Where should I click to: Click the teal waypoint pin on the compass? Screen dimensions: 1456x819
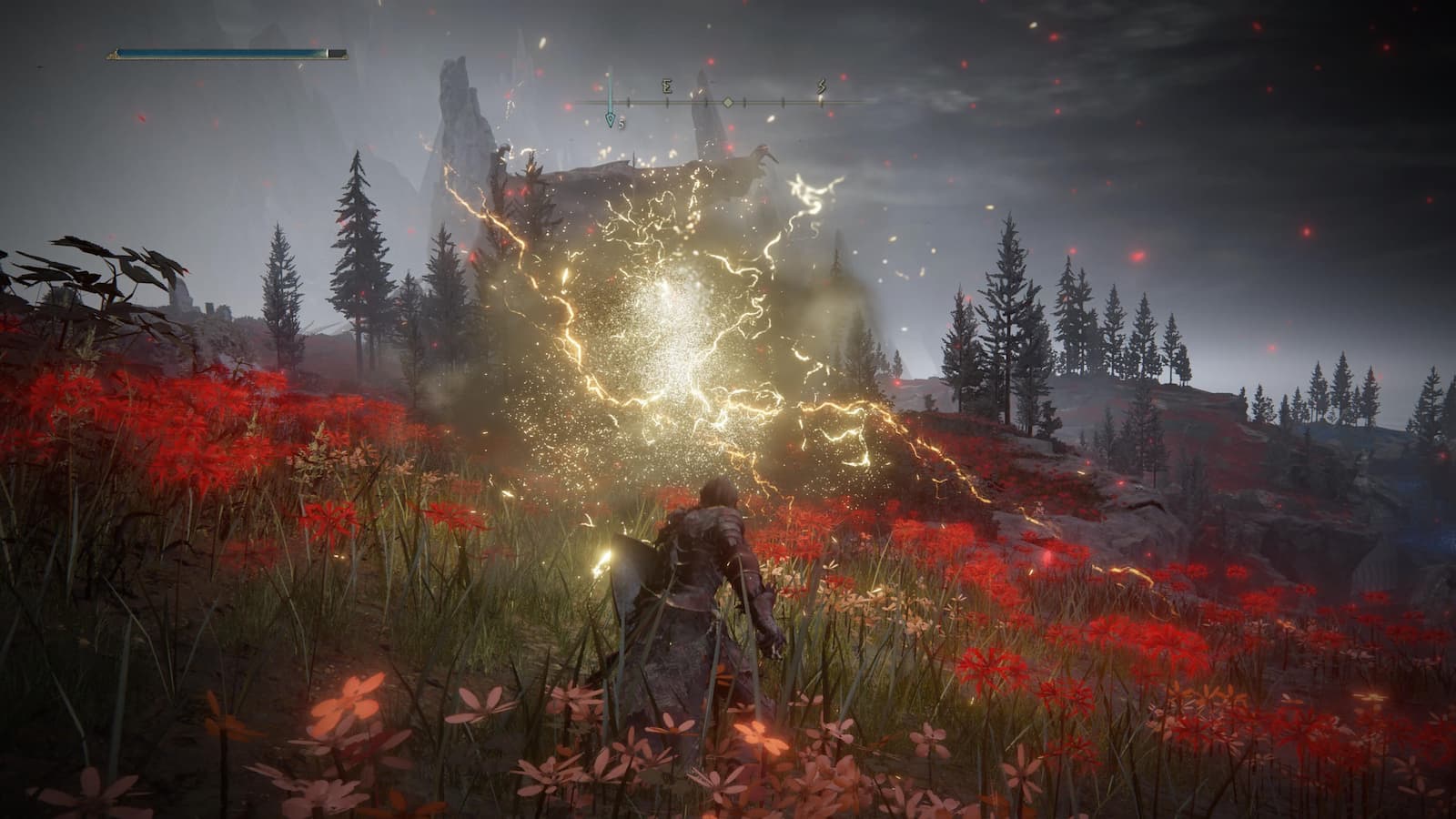(x=610, y=118)
